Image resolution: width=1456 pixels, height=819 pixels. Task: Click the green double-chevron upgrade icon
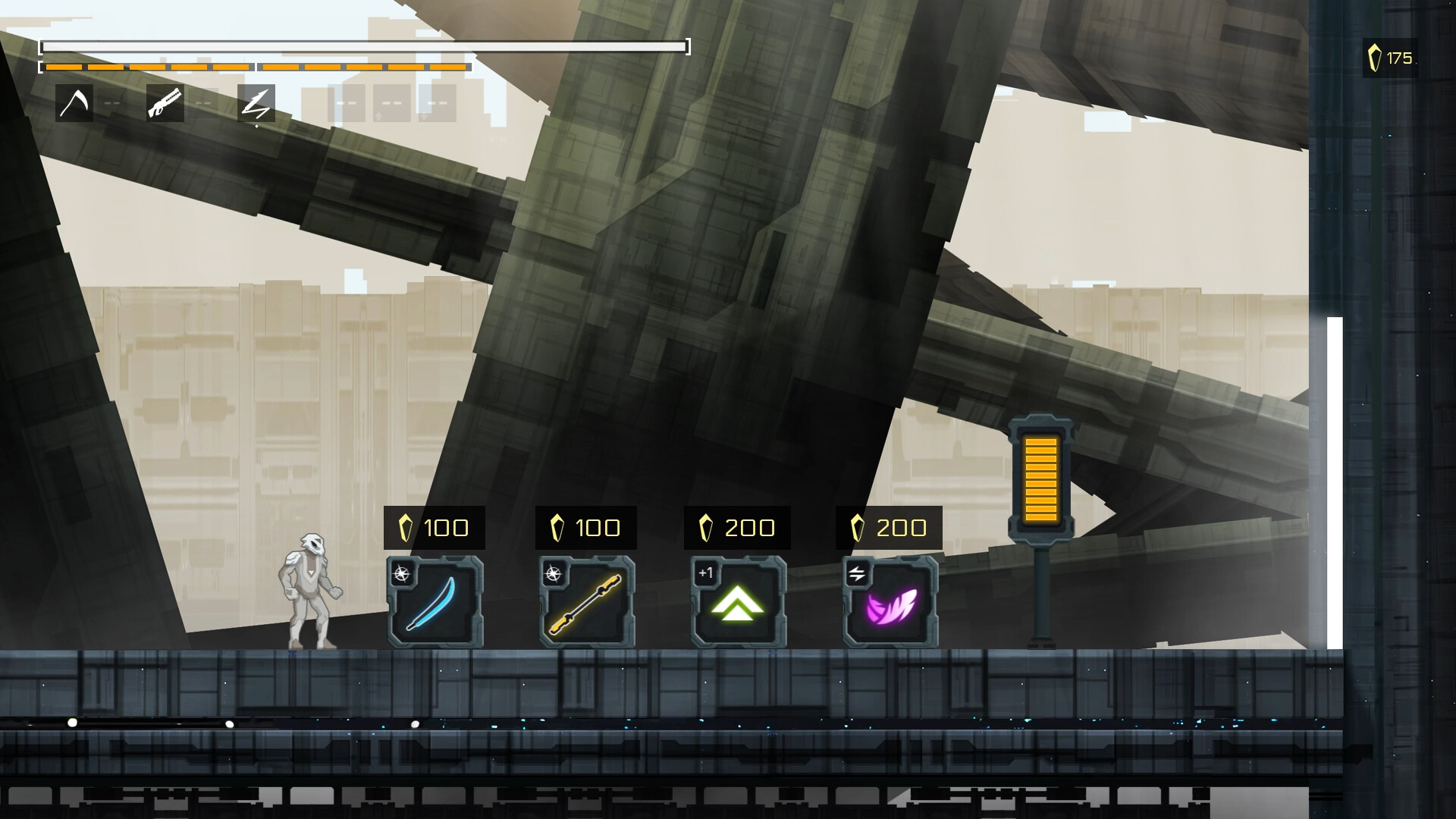point(737,601)
